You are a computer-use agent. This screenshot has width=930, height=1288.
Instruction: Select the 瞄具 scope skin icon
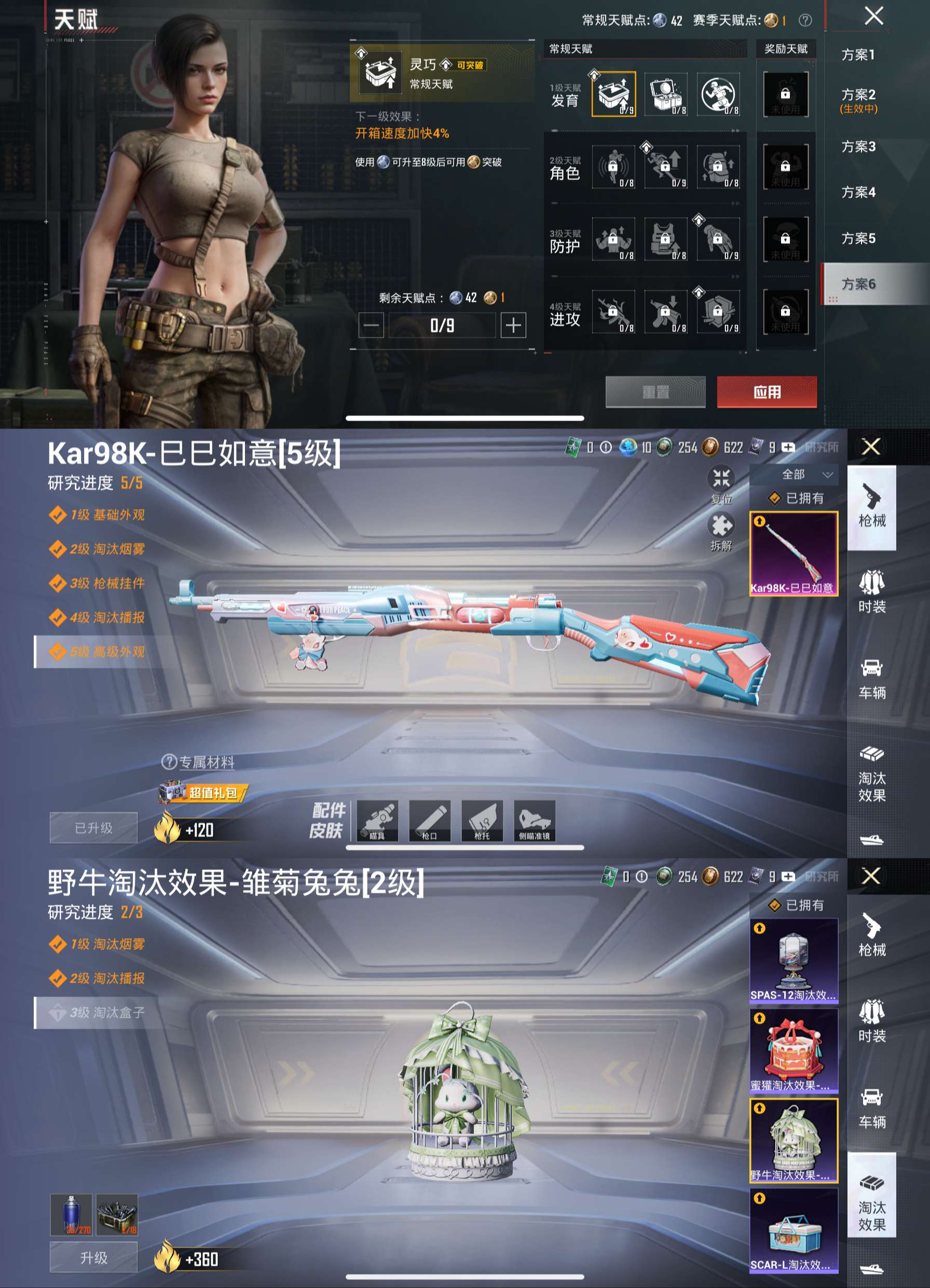coord(379,821)
